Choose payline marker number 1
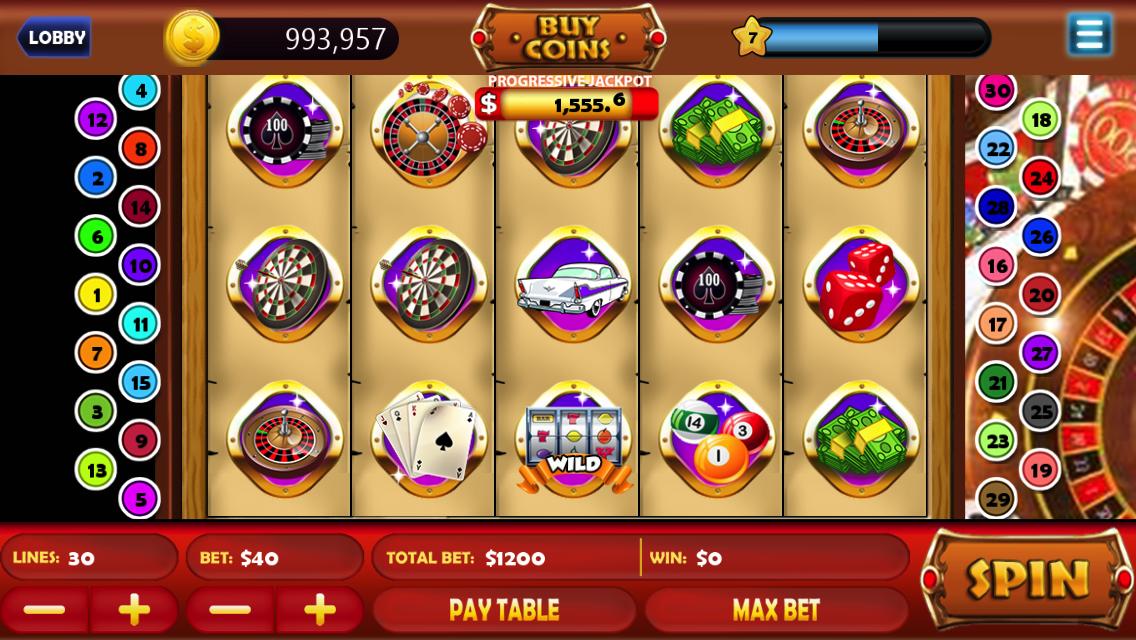Viewport: 1136px width, 640px height. (x=97, y=295)
